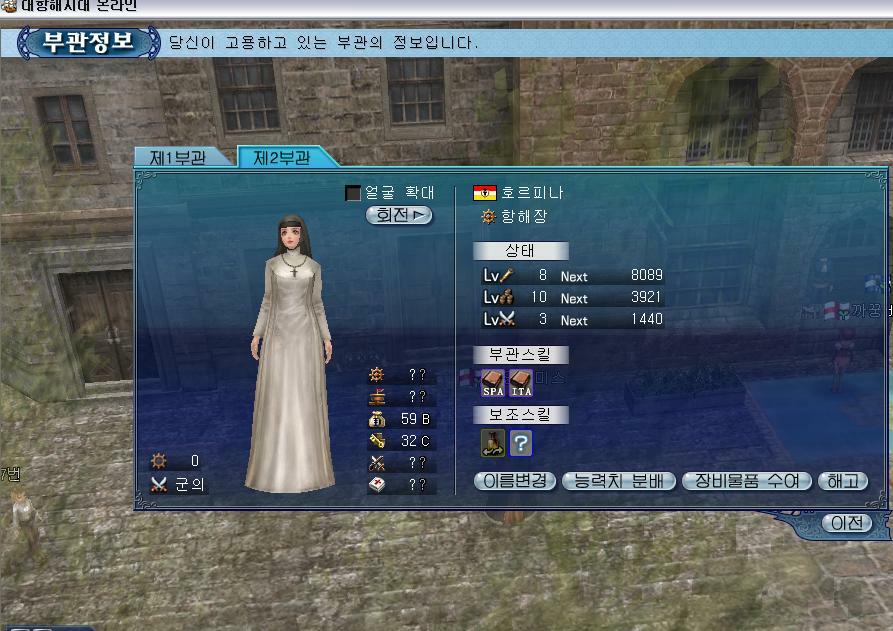Select the 제2부관 tab
This screenshot has height=631, width=893.
pyautogui.click(x=282, y=158)
